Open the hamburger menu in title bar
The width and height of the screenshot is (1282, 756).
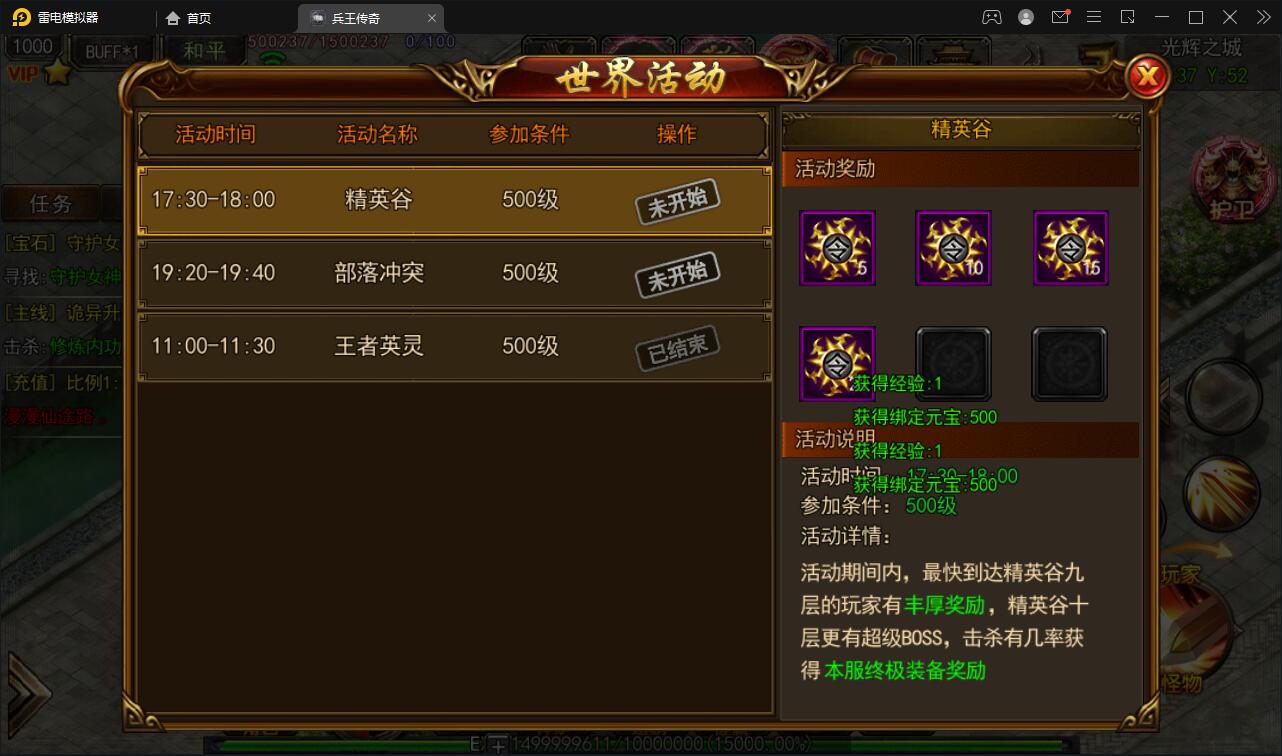pos(1094,17)
